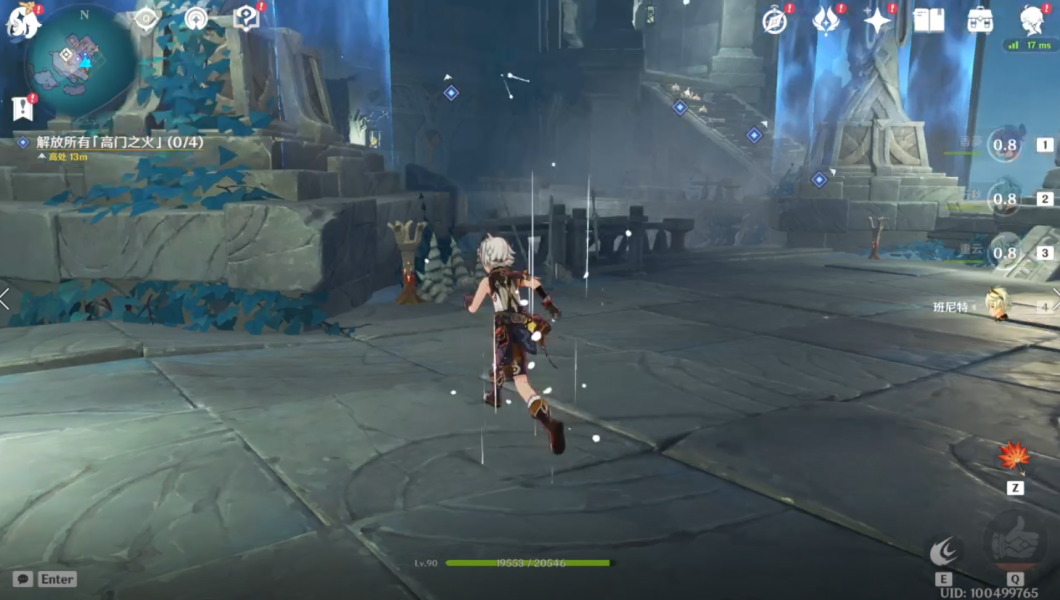Activate the elemental skill icon

(944, 550)
